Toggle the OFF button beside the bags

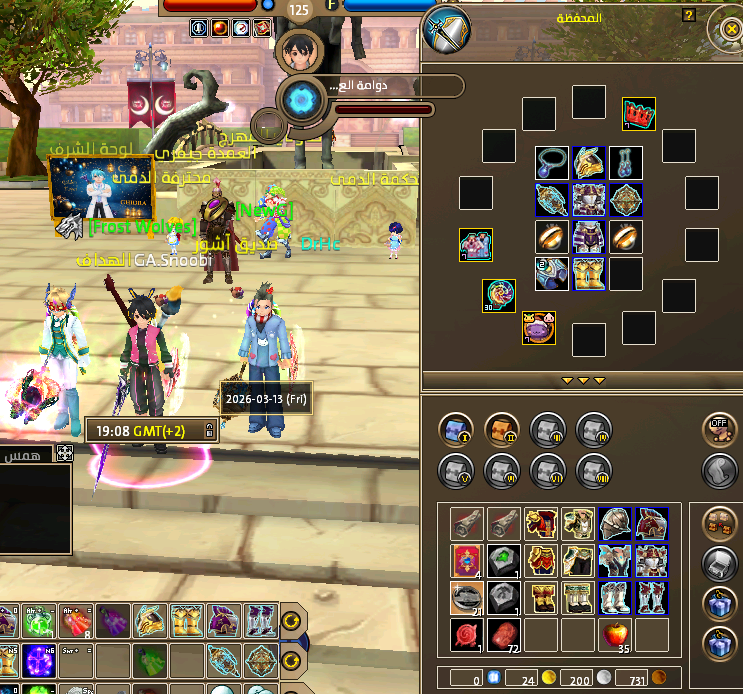[x=717, y=429]
